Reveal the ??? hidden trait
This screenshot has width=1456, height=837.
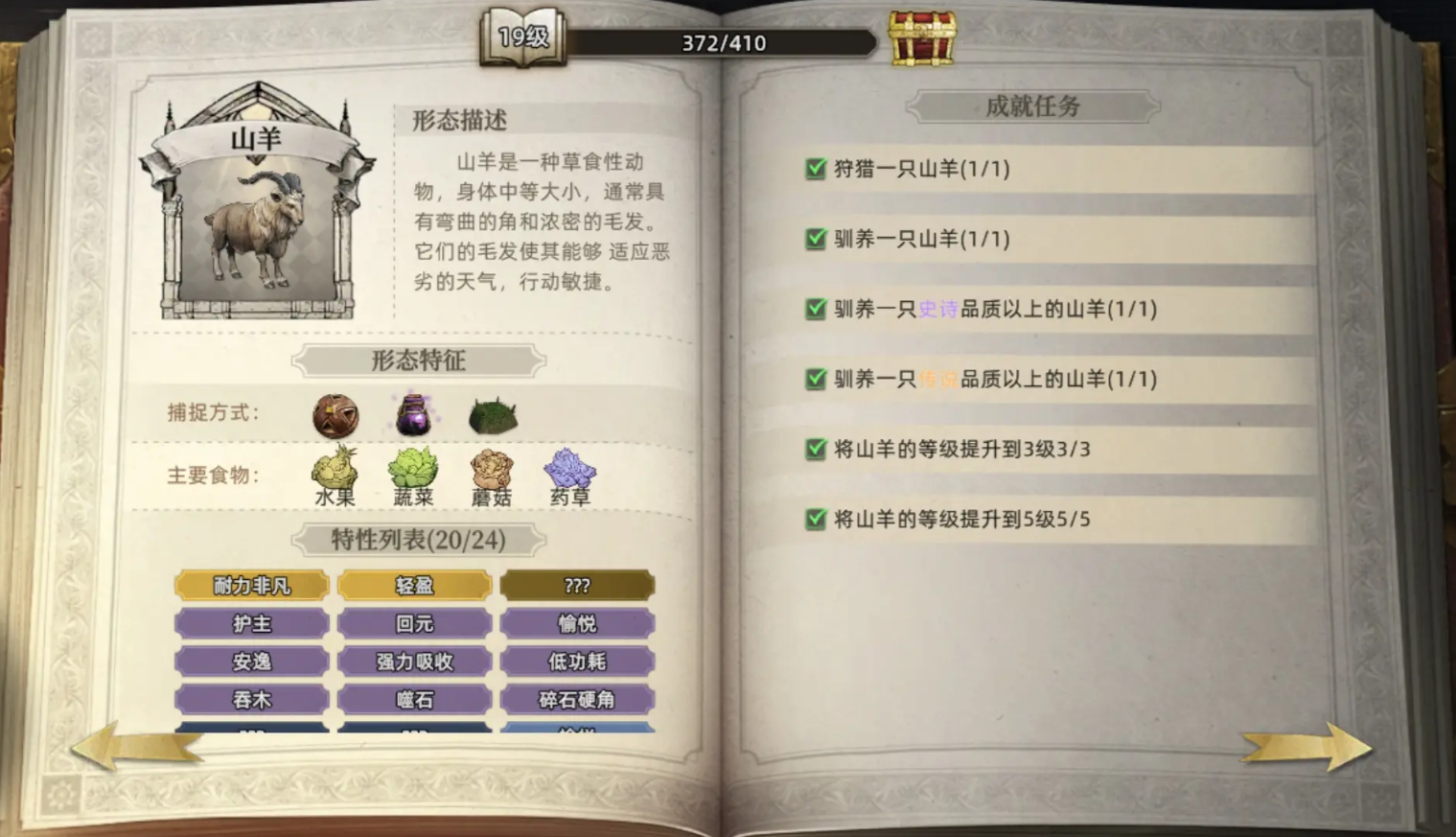click(x=579, y=585)
